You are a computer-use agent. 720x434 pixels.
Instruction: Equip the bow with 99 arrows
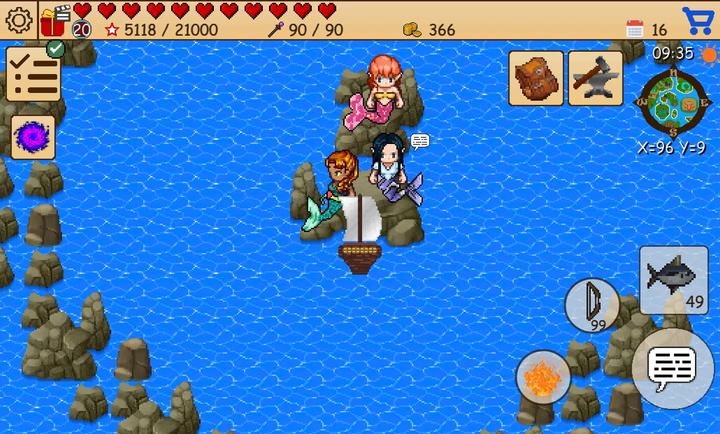click(x=591, y=305)
